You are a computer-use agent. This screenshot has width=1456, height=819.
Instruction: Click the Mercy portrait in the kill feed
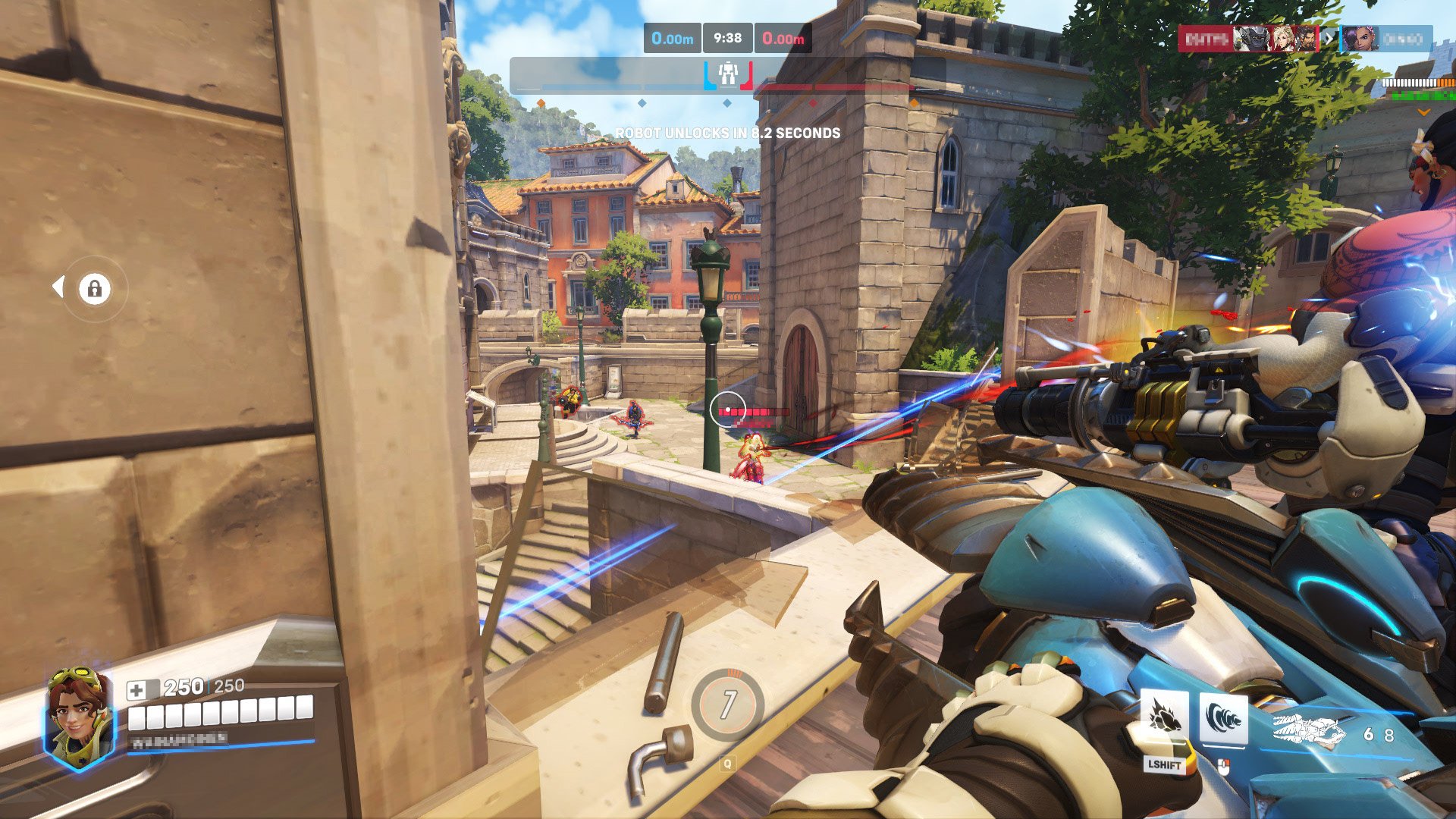tap(1282, 39)
